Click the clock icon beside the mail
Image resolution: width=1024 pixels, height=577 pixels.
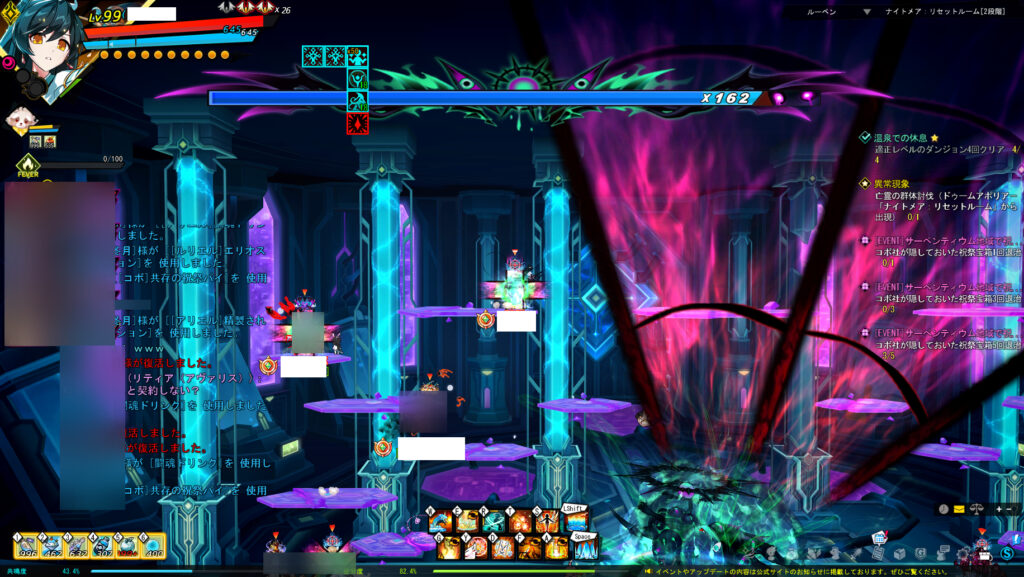943,509
